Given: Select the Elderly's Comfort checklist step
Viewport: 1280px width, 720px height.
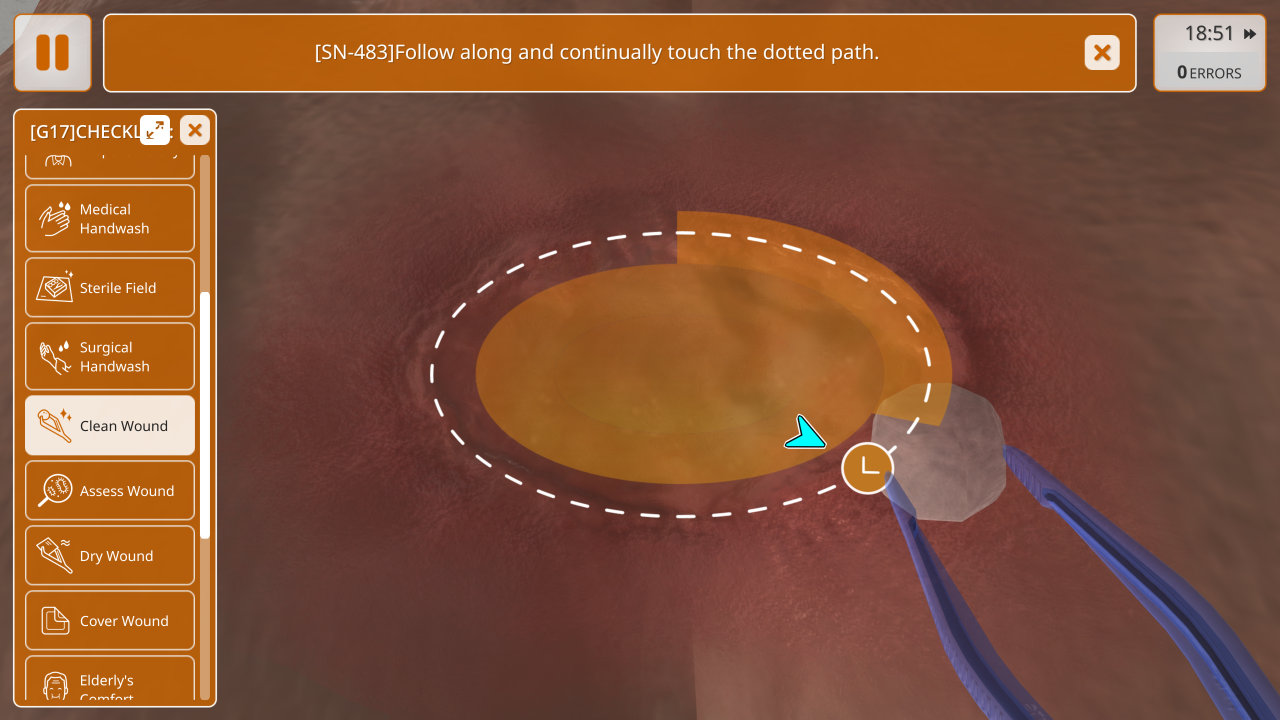Looking at the screenshot, I should pos(110,684).
